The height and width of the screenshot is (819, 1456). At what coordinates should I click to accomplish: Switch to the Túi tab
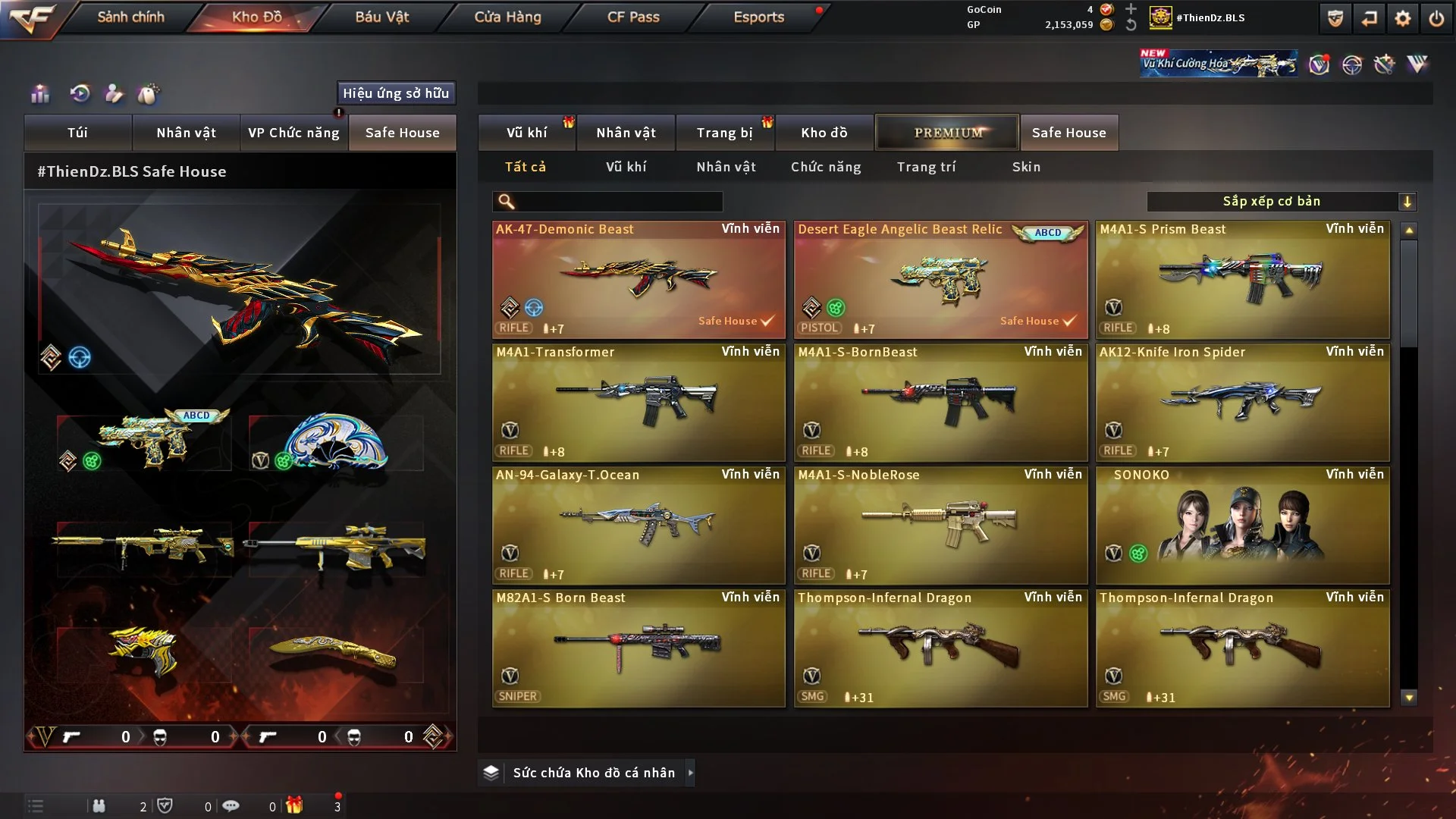coord(77,133)
